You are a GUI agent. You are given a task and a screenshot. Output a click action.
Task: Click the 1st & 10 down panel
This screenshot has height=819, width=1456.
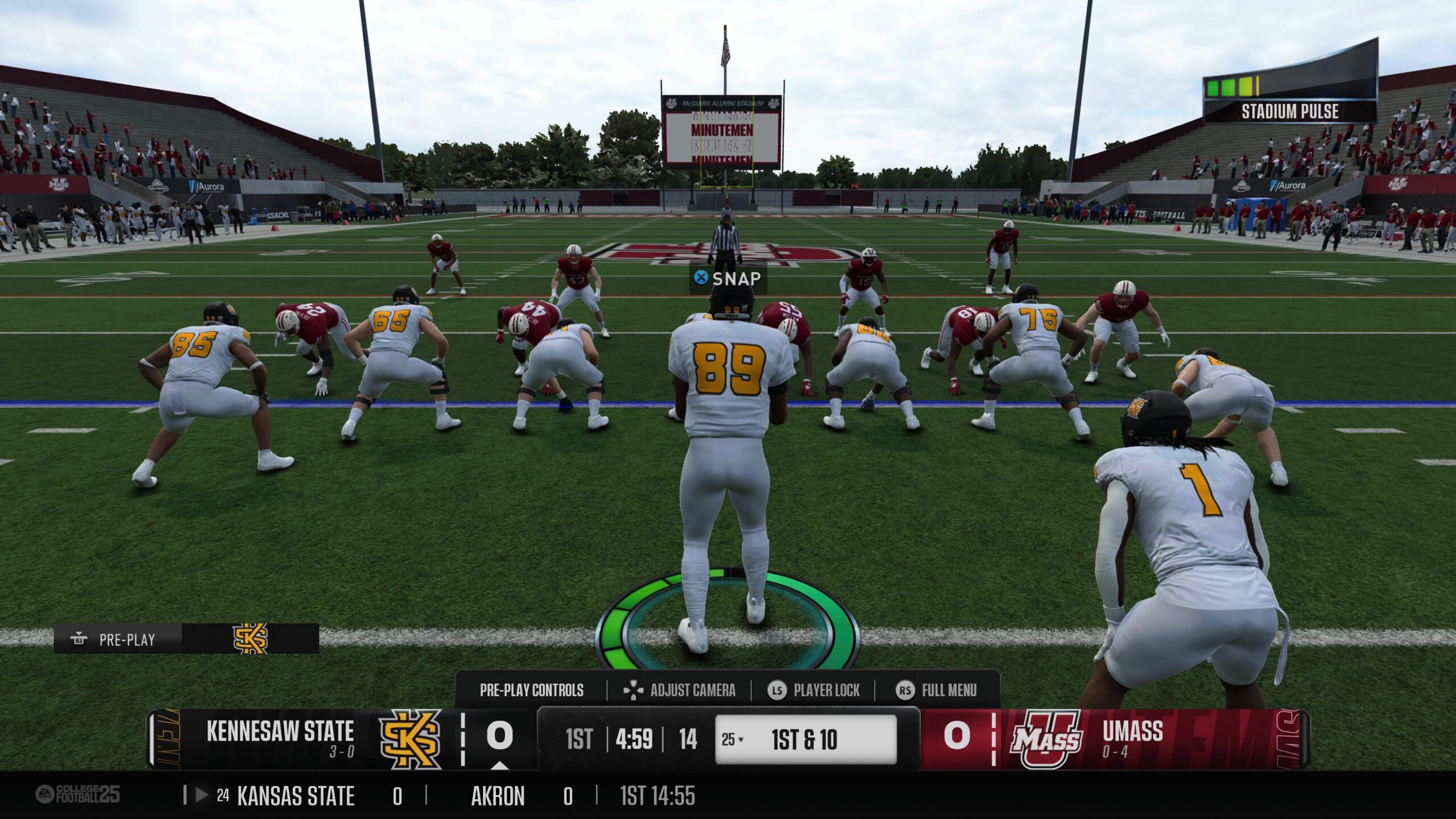pos(805,739)
